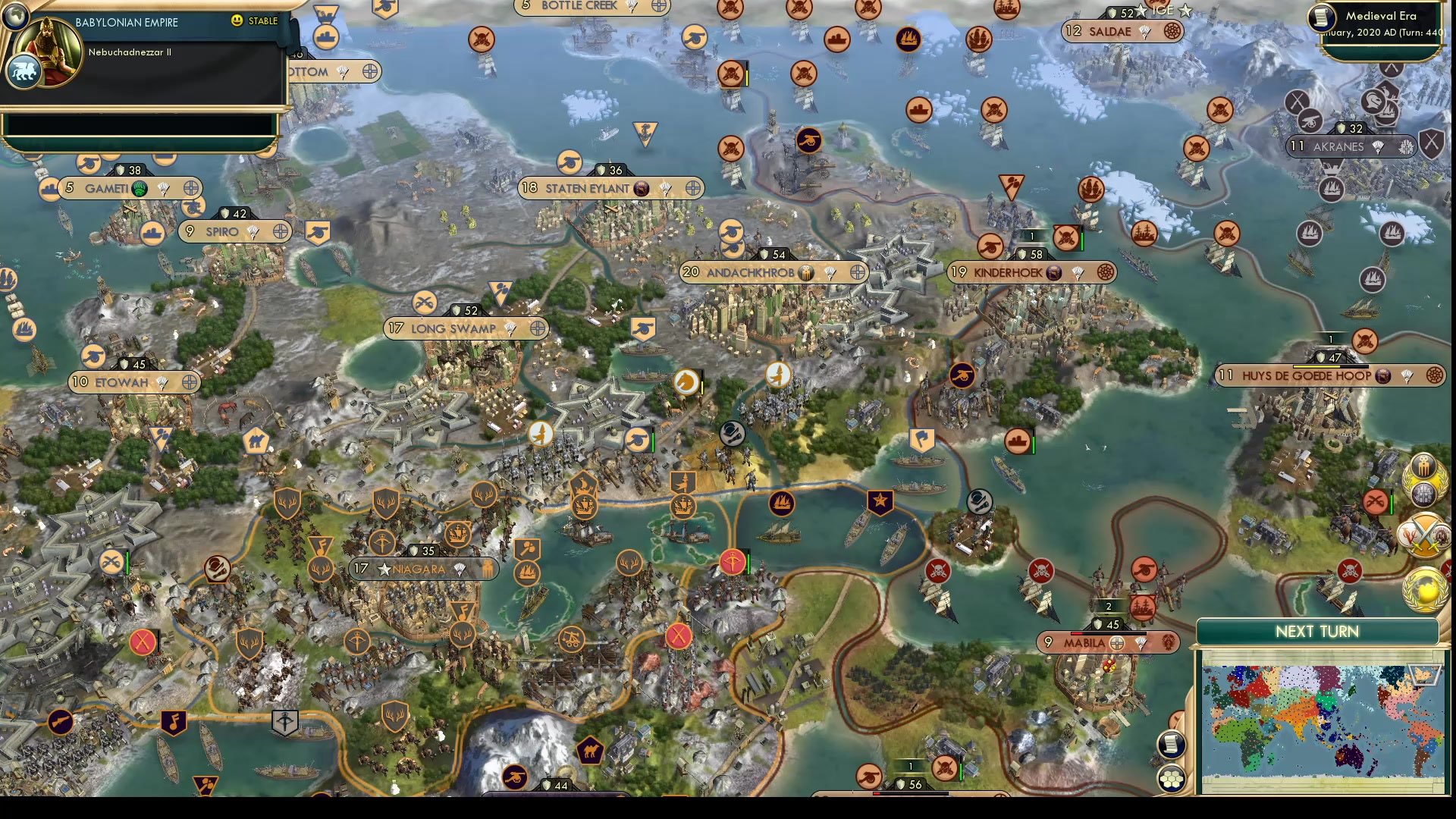Open the victory progress crossed-swords icon

[x=1424, y=535]
